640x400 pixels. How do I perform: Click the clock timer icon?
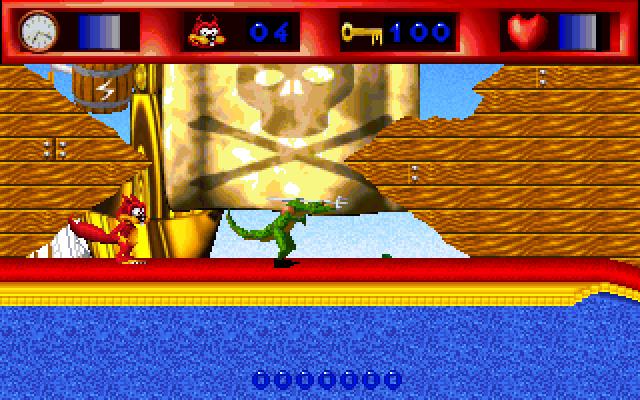39,31
